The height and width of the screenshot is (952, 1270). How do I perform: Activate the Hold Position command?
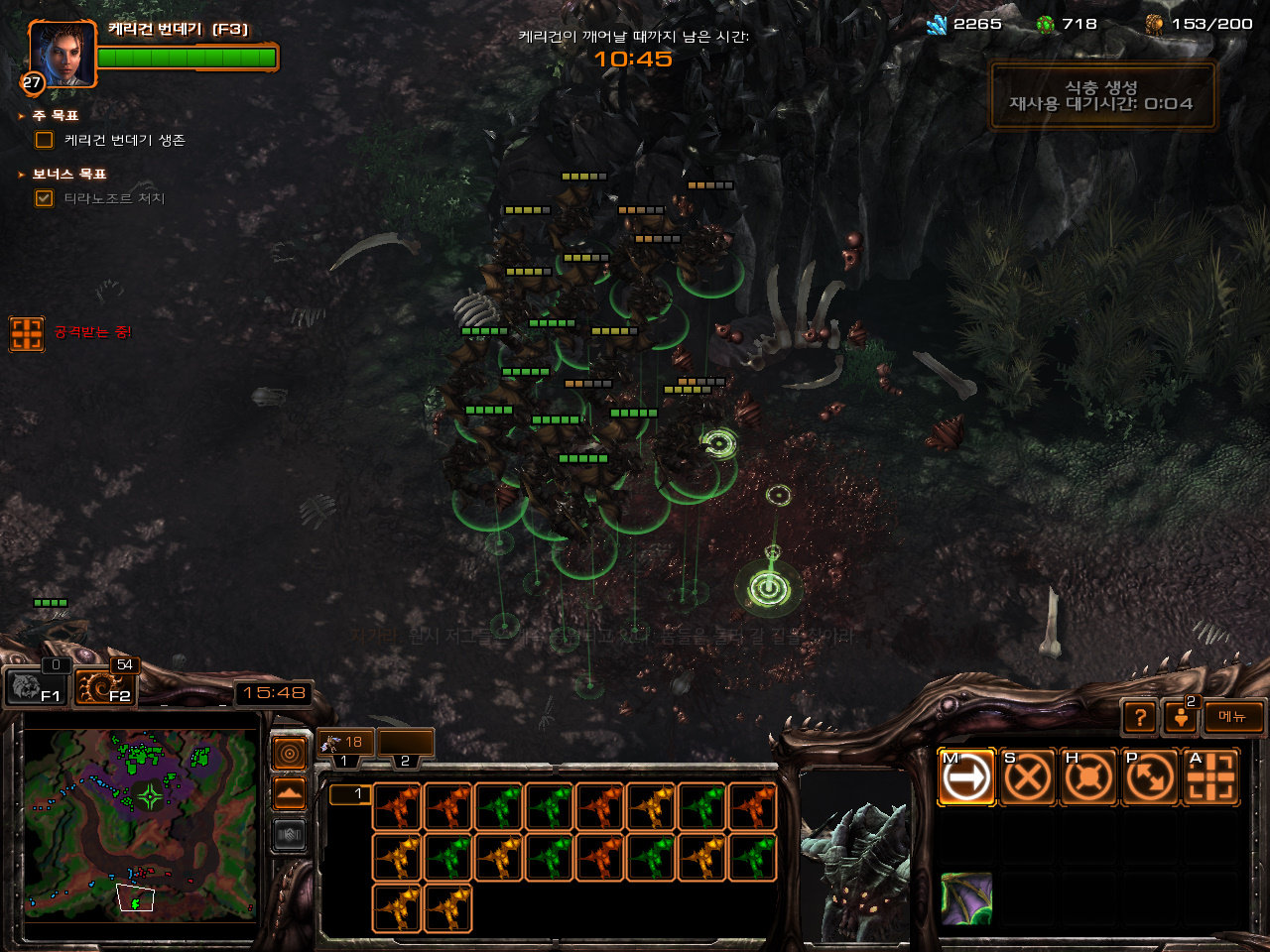1088,777
